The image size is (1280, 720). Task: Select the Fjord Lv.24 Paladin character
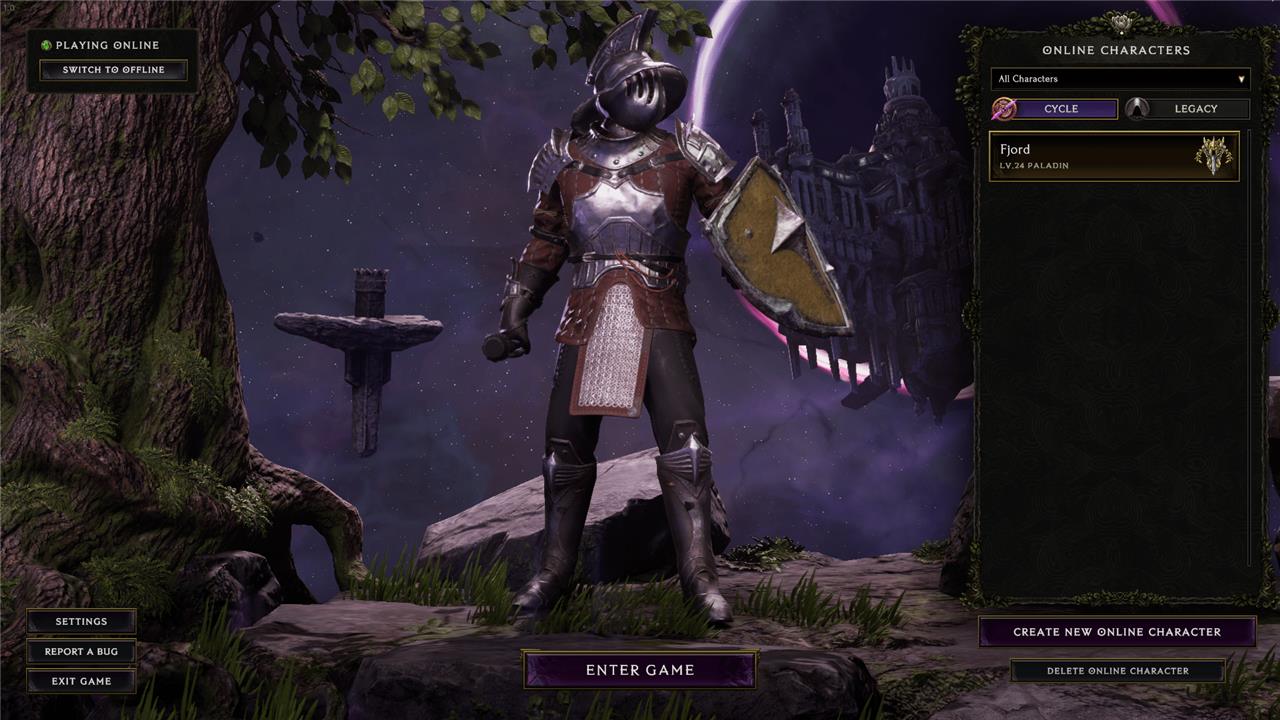pos(1114,157)
